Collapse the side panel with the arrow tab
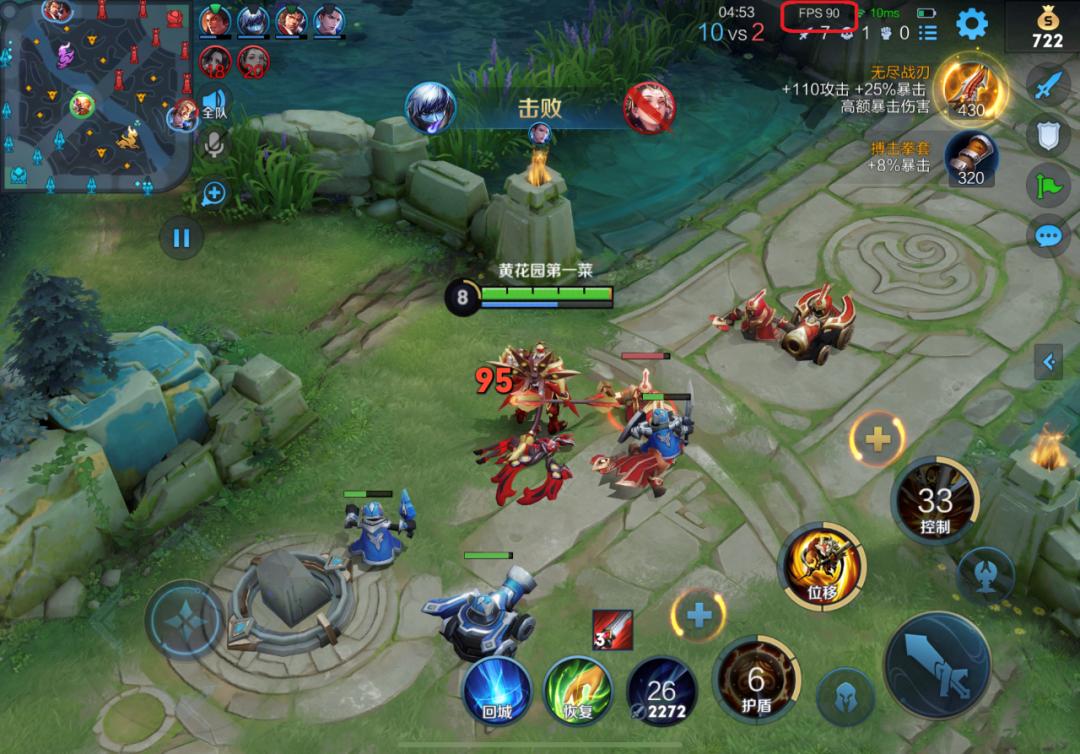1080x754 pixels. pos(1049,361)
